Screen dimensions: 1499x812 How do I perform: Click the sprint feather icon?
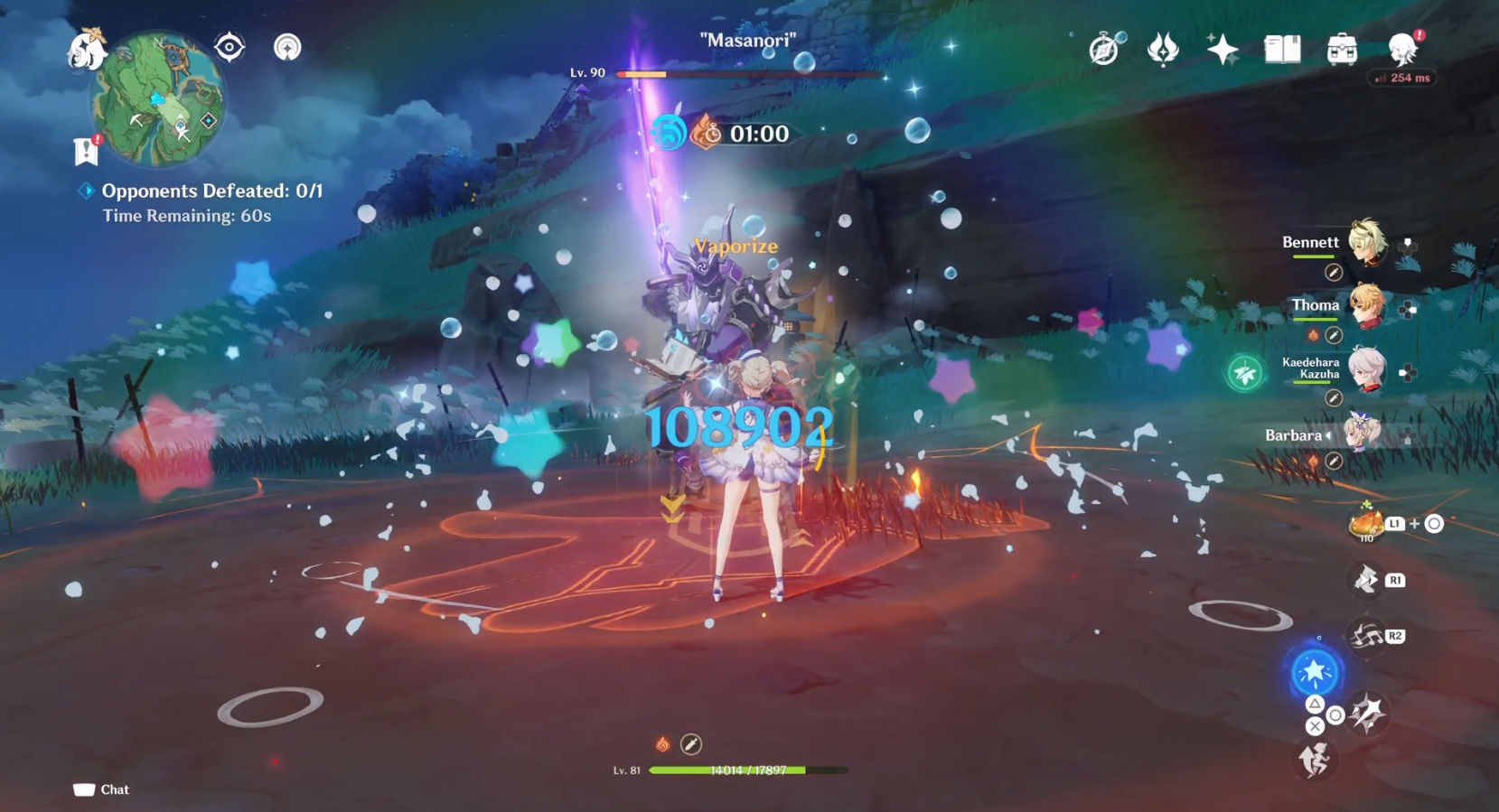click(x=1315, y=761)
